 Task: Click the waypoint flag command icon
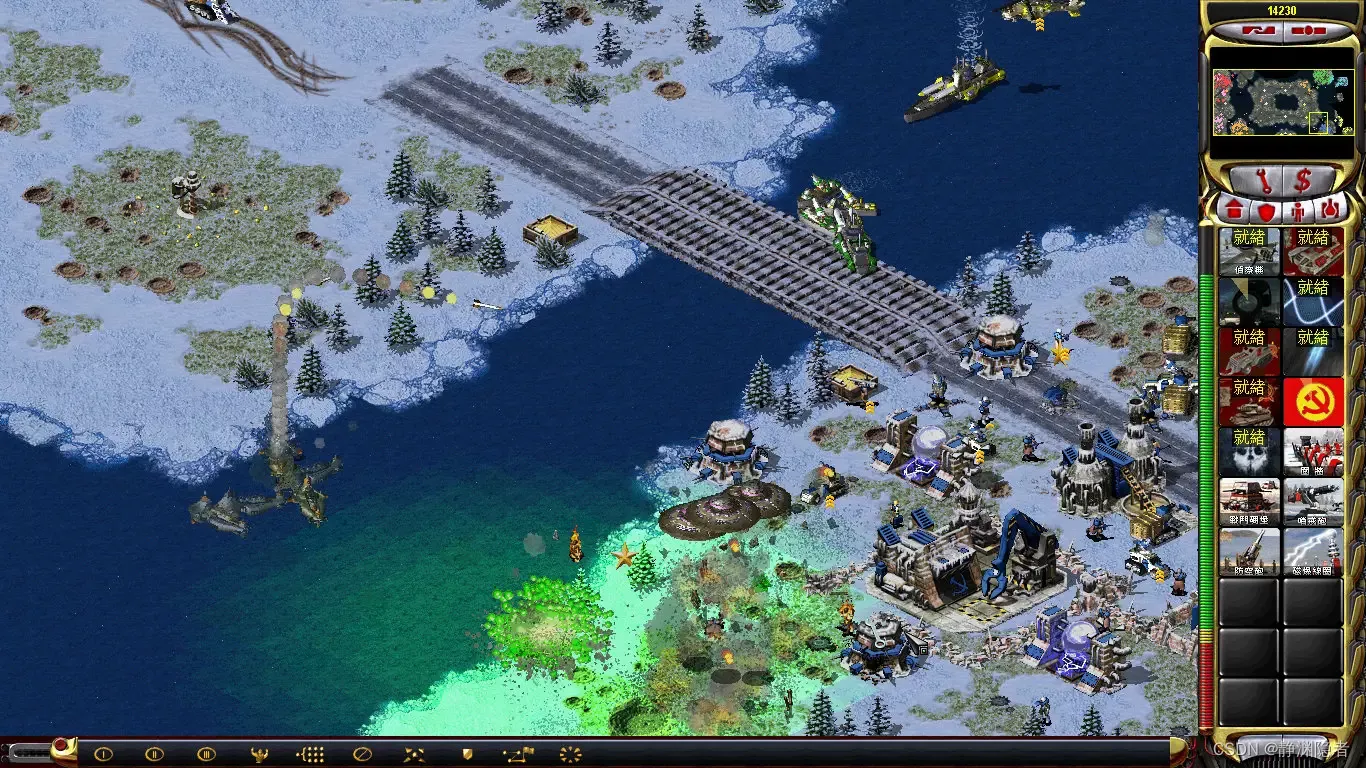518,754
